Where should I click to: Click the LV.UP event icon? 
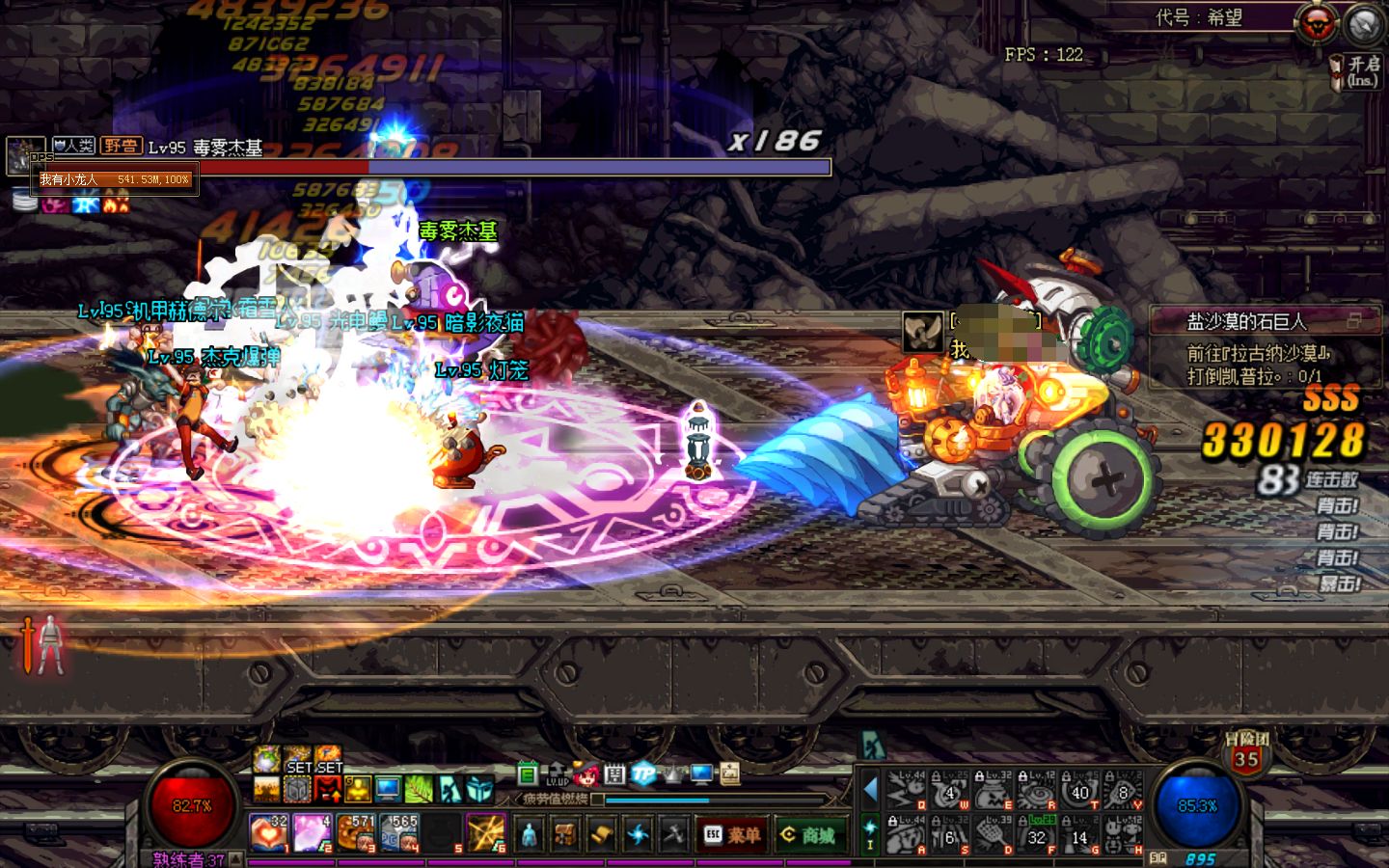tap(556, 773)
